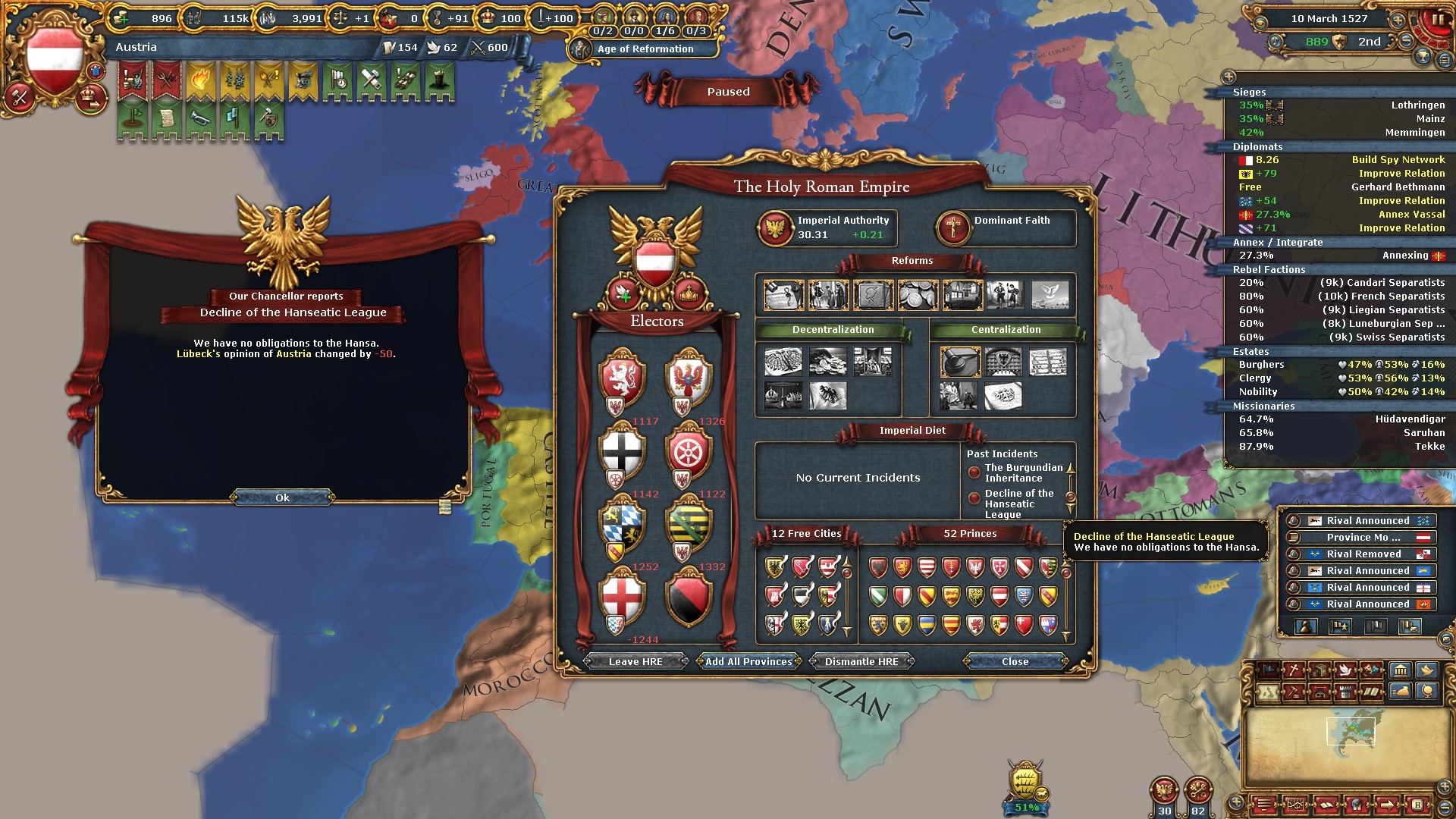Open the Age of Reformation panel
The image size is (1456, 819).
point(645,49)
